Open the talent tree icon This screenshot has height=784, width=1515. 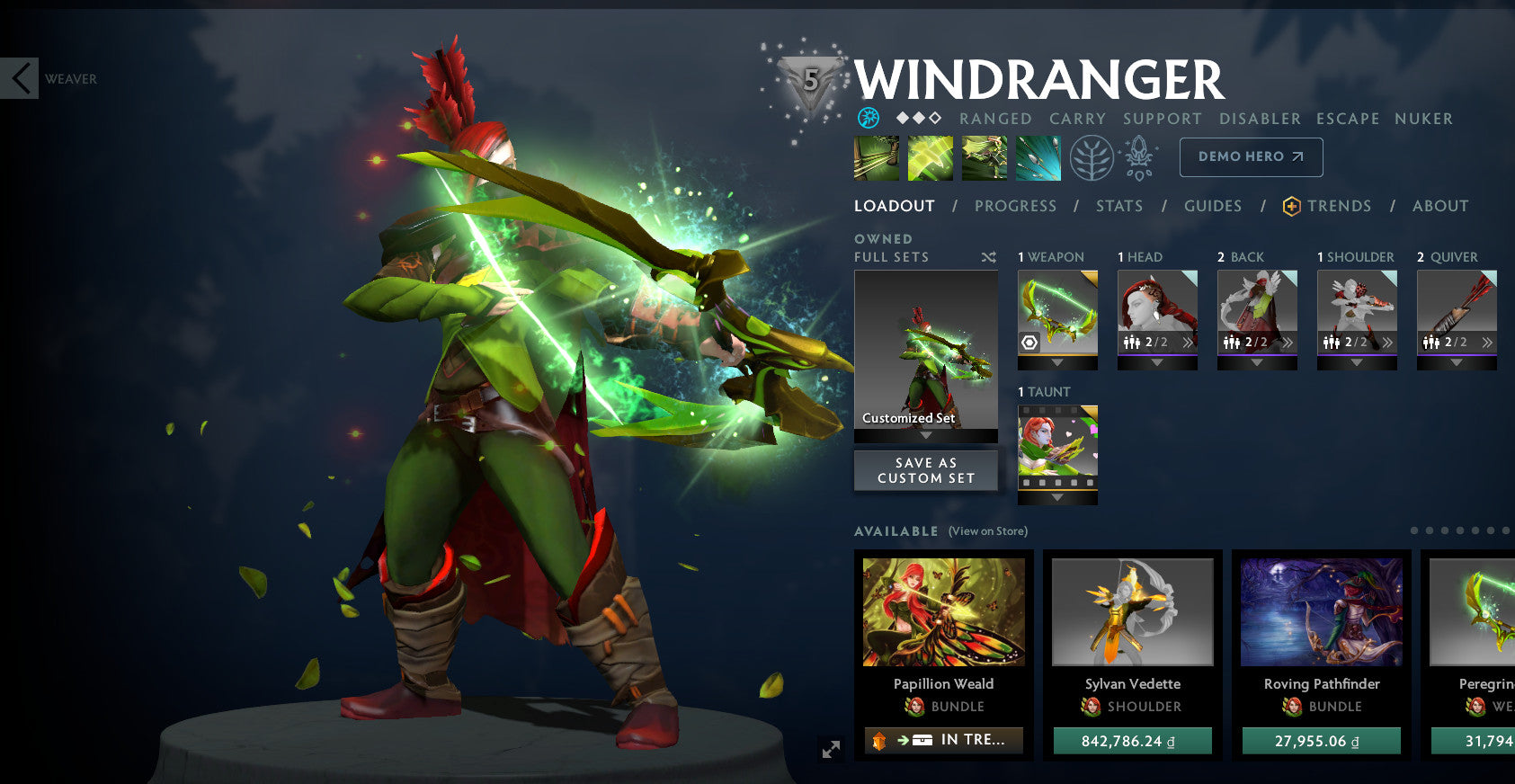coord(1091,156)
